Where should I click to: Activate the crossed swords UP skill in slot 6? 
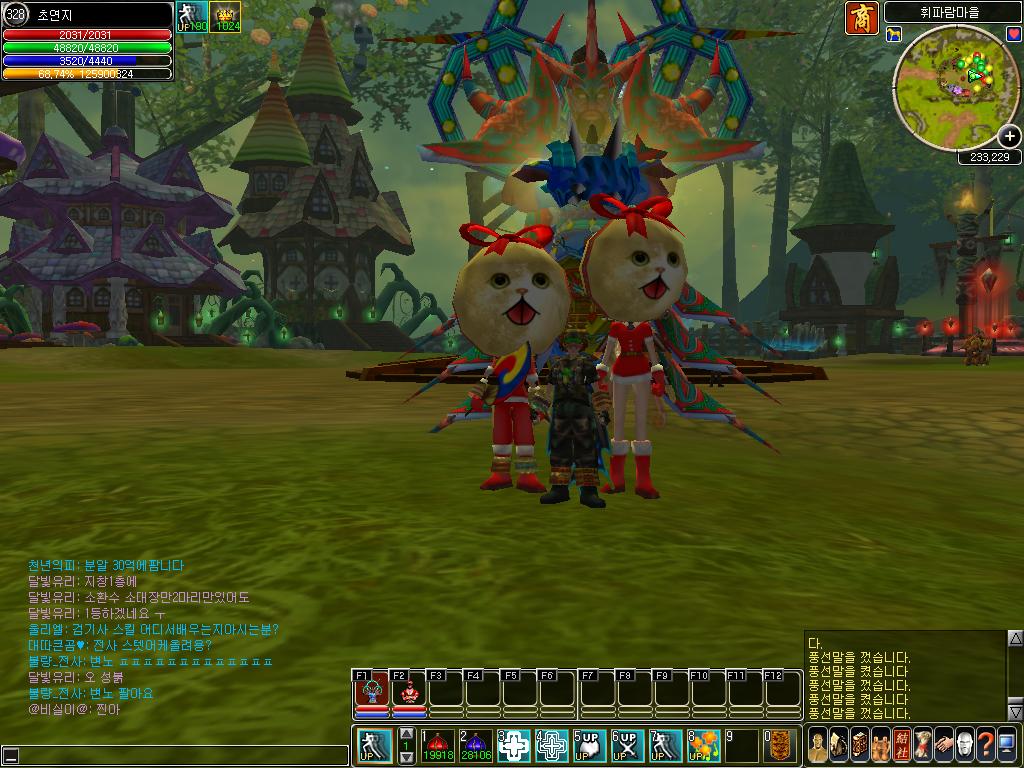pyautogui.click(x=625, y=745)
